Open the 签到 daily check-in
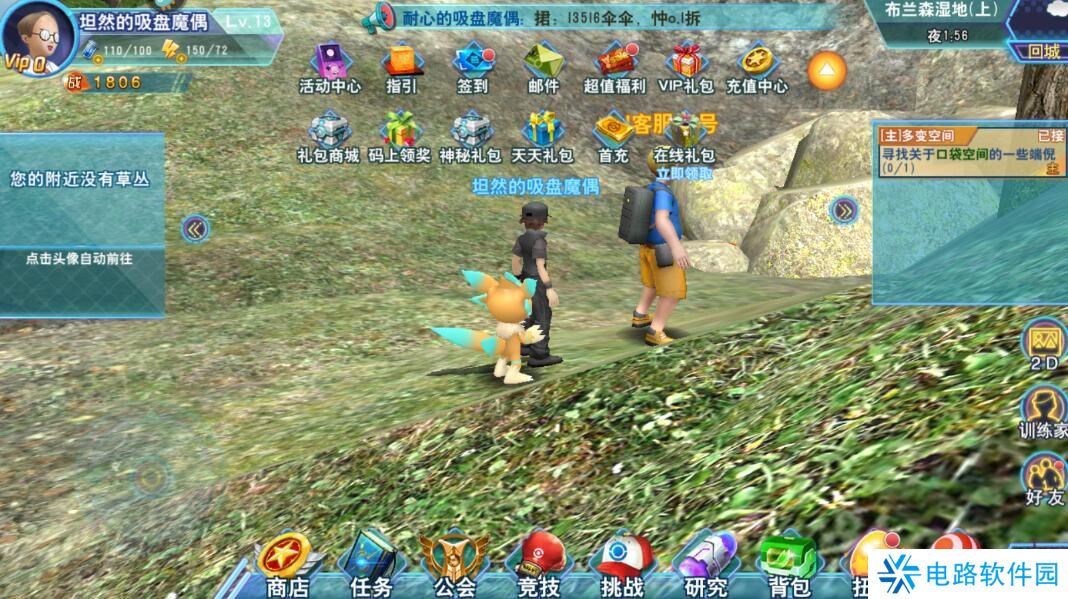Image resolution: width=1068 pixels, height=599 pixels. tap(472, 67)
